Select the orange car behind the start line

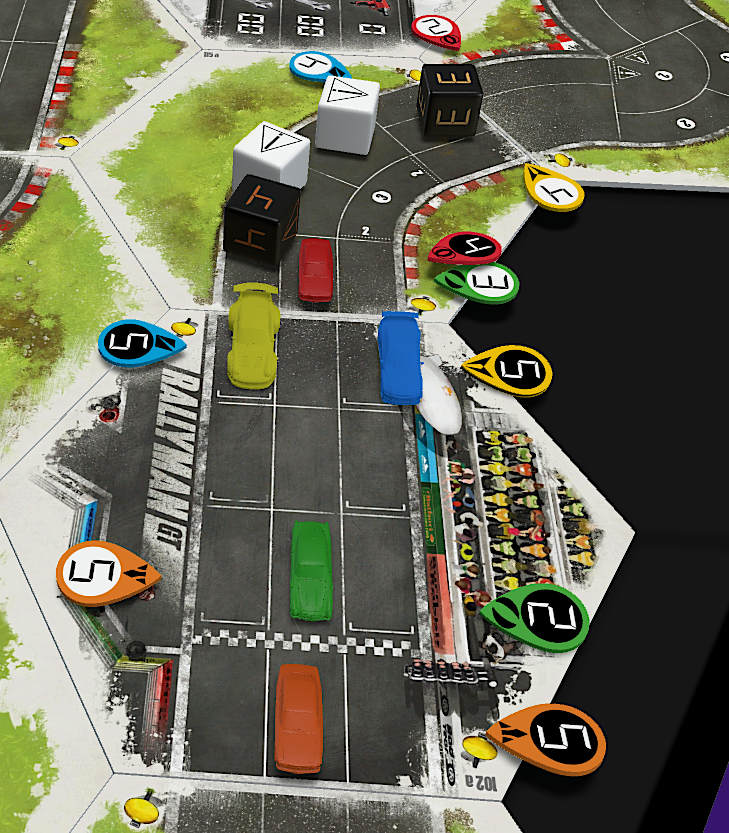click(298, 717)
